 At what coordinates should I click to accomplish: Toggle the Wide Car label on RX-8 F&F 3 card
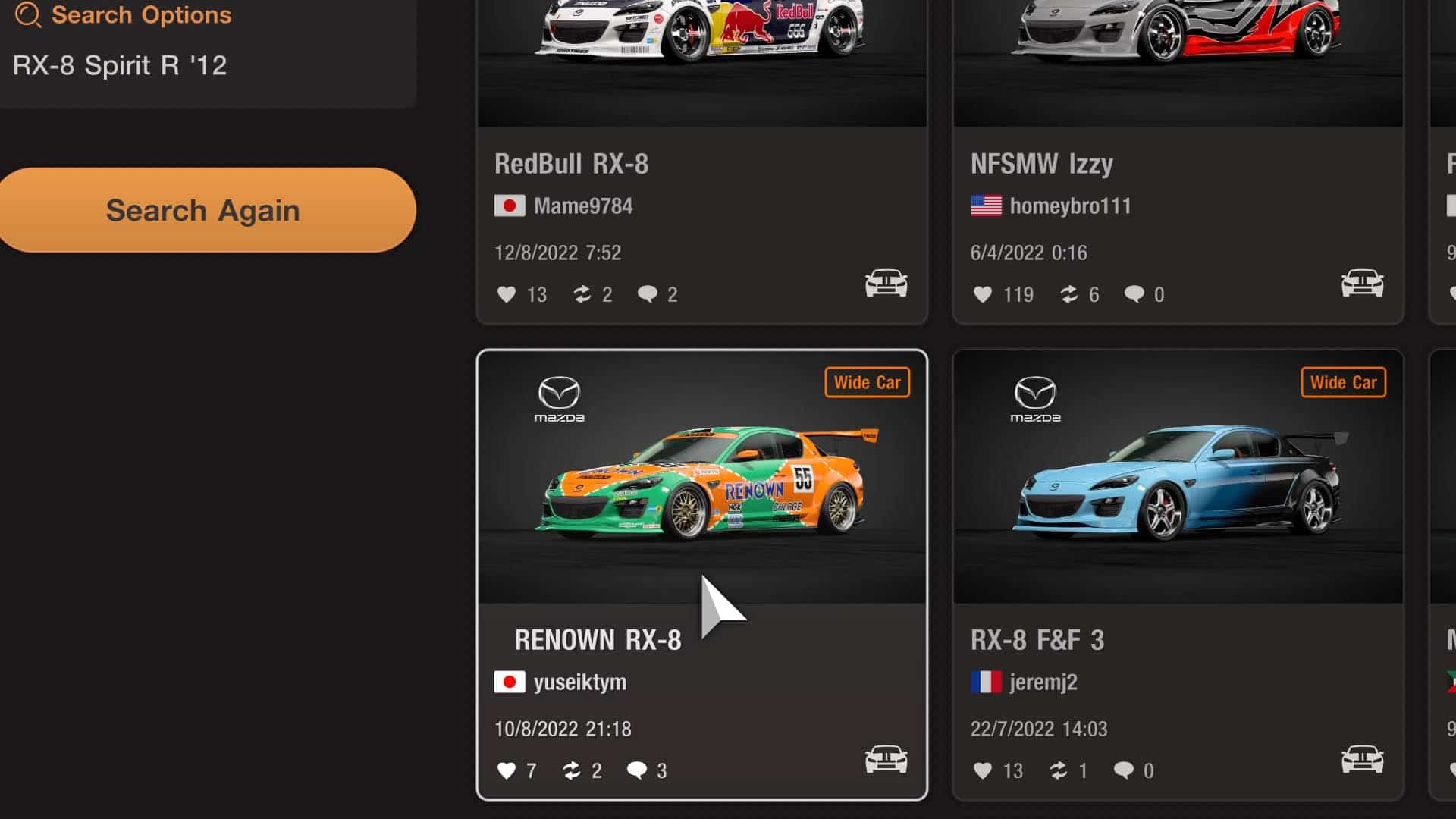(x=1343, y=382)
